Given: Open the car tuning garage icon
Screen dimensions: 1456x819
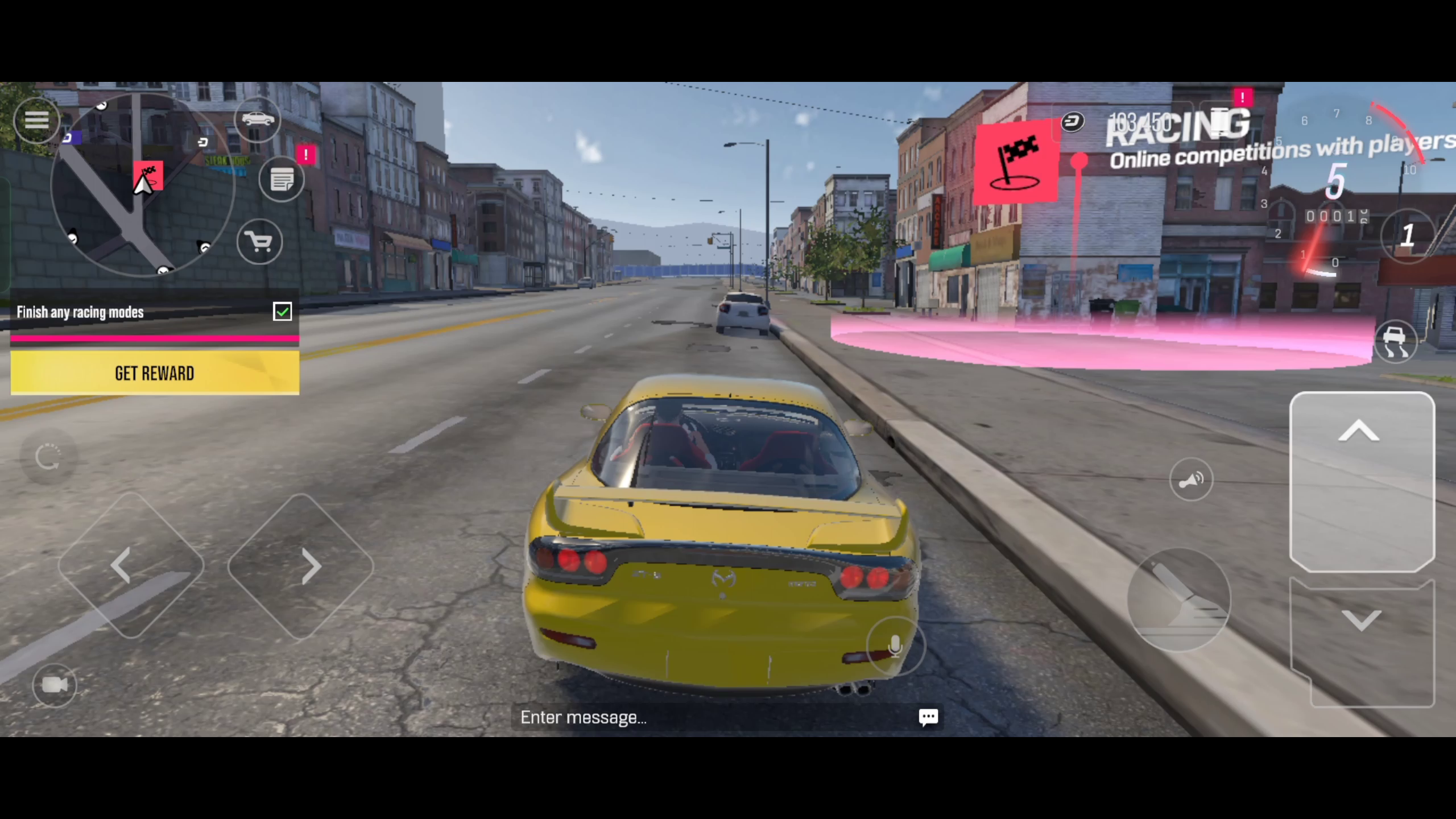Looking at the screenshot, I should click(258, 119).
